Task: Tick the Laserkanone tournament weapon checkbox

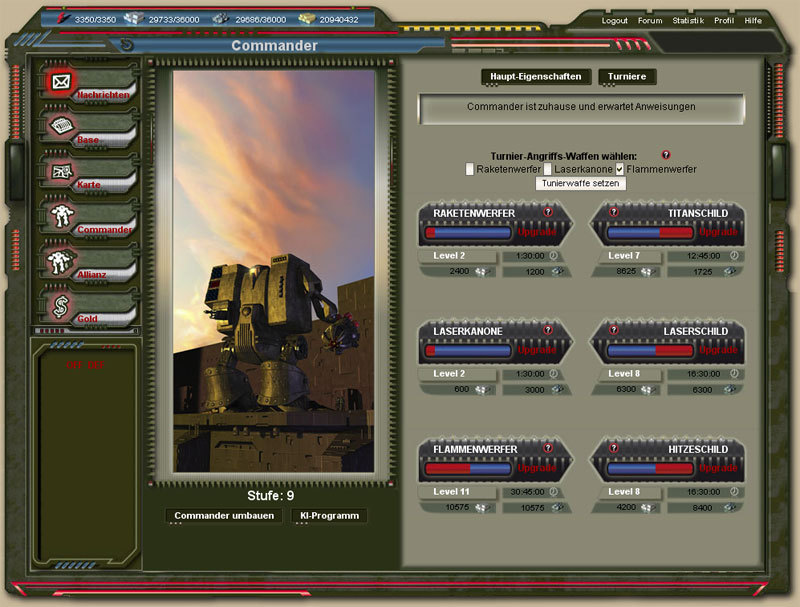Action: [x=548, y=170]
